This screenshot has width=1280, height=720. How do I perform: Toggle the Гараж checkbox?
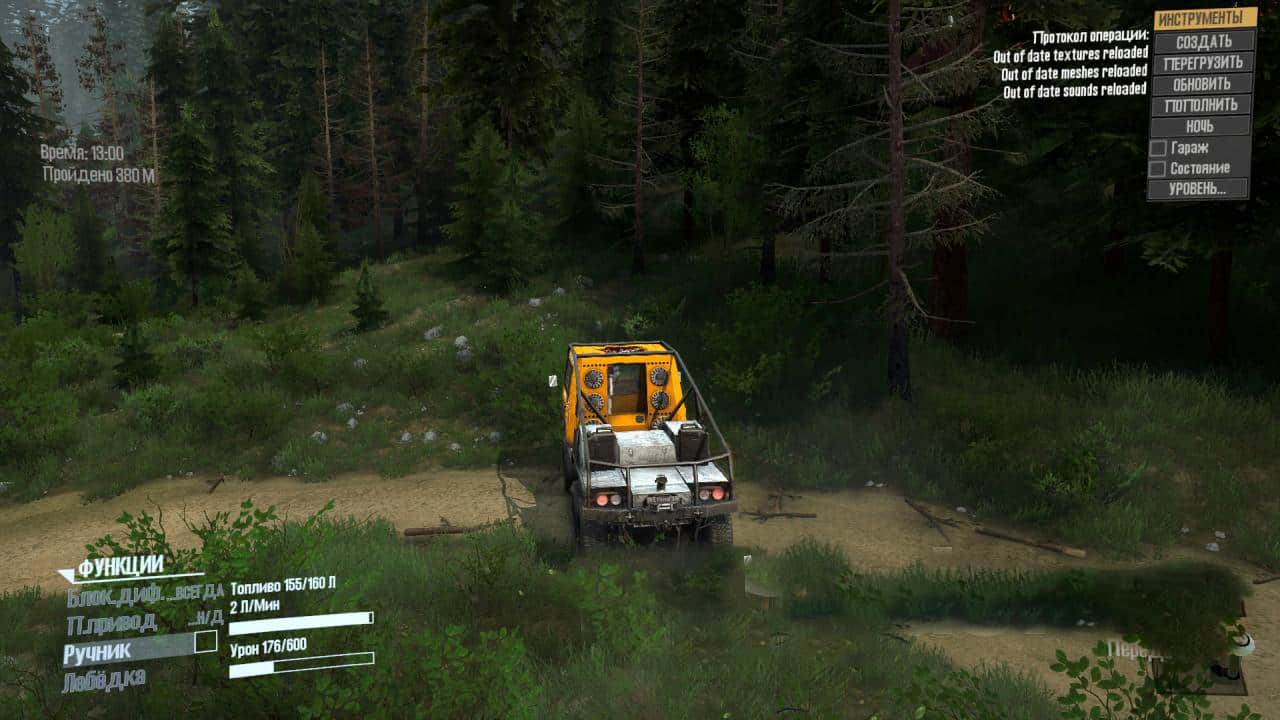click(1158, 147)
